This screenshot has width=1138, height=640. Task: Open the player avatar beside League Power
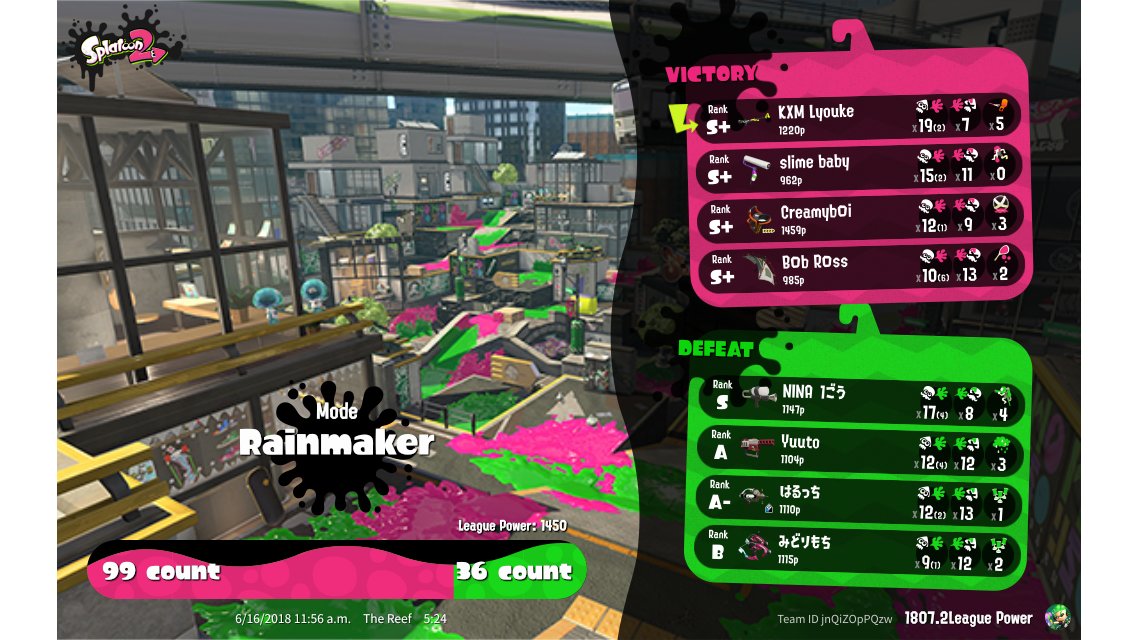1056,617
